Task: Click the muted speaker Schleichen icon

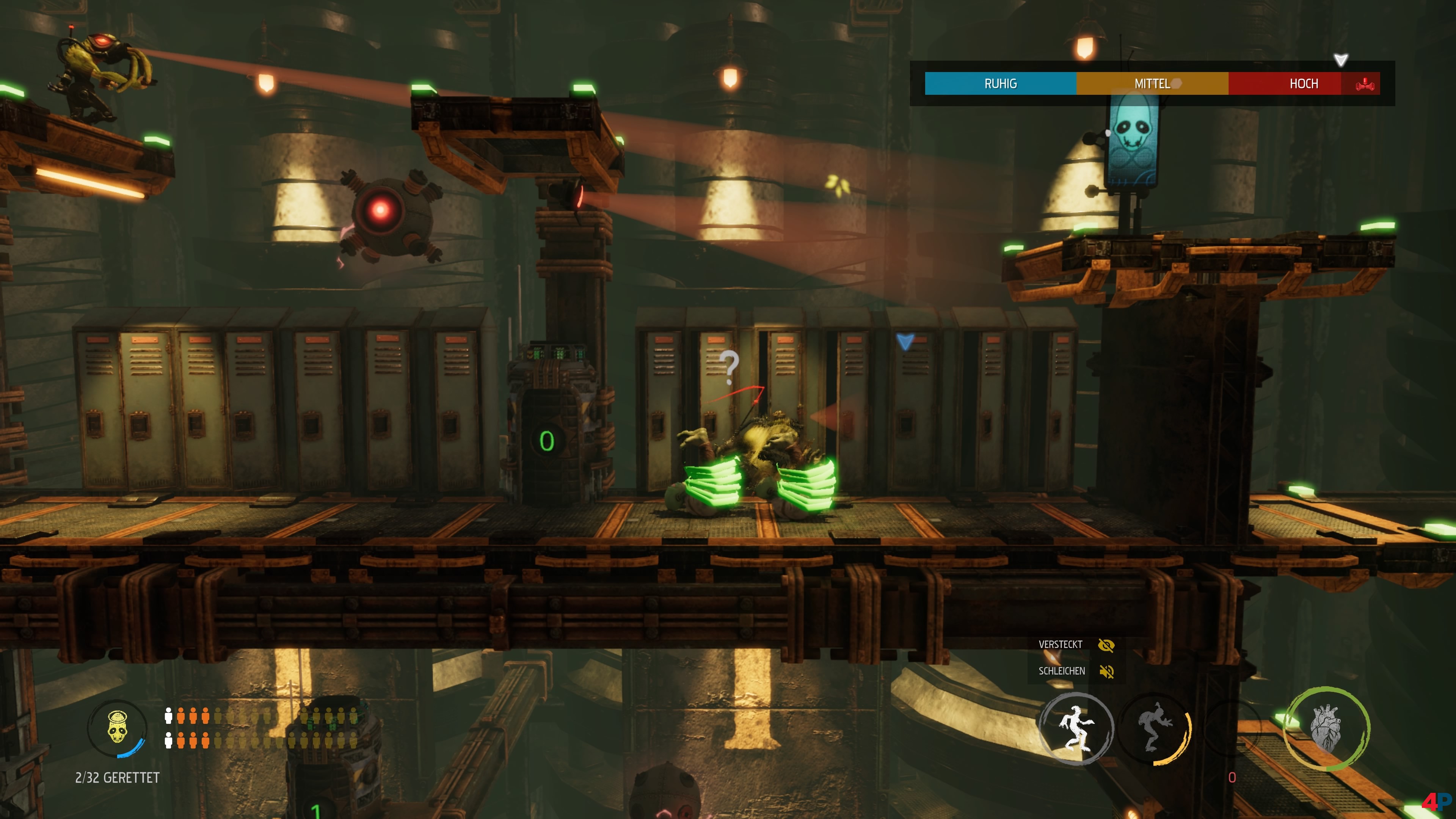Action: 1106,672
